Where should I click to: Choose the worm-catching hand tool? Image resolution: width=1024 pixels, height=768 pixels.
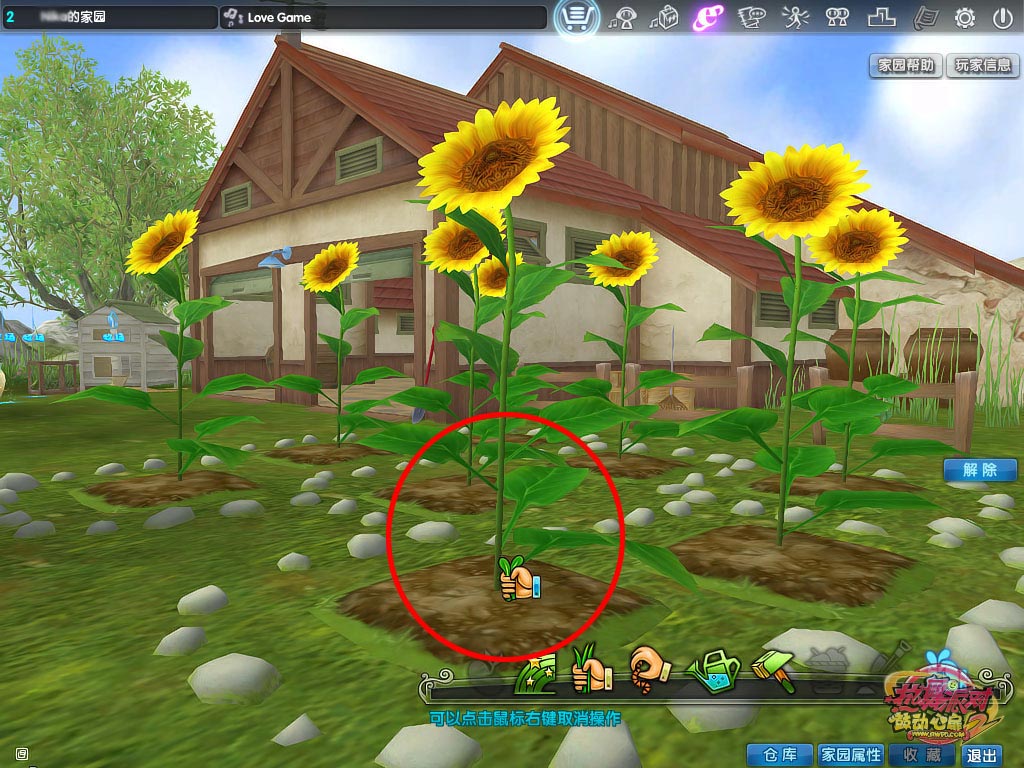[x=649, y=668]
